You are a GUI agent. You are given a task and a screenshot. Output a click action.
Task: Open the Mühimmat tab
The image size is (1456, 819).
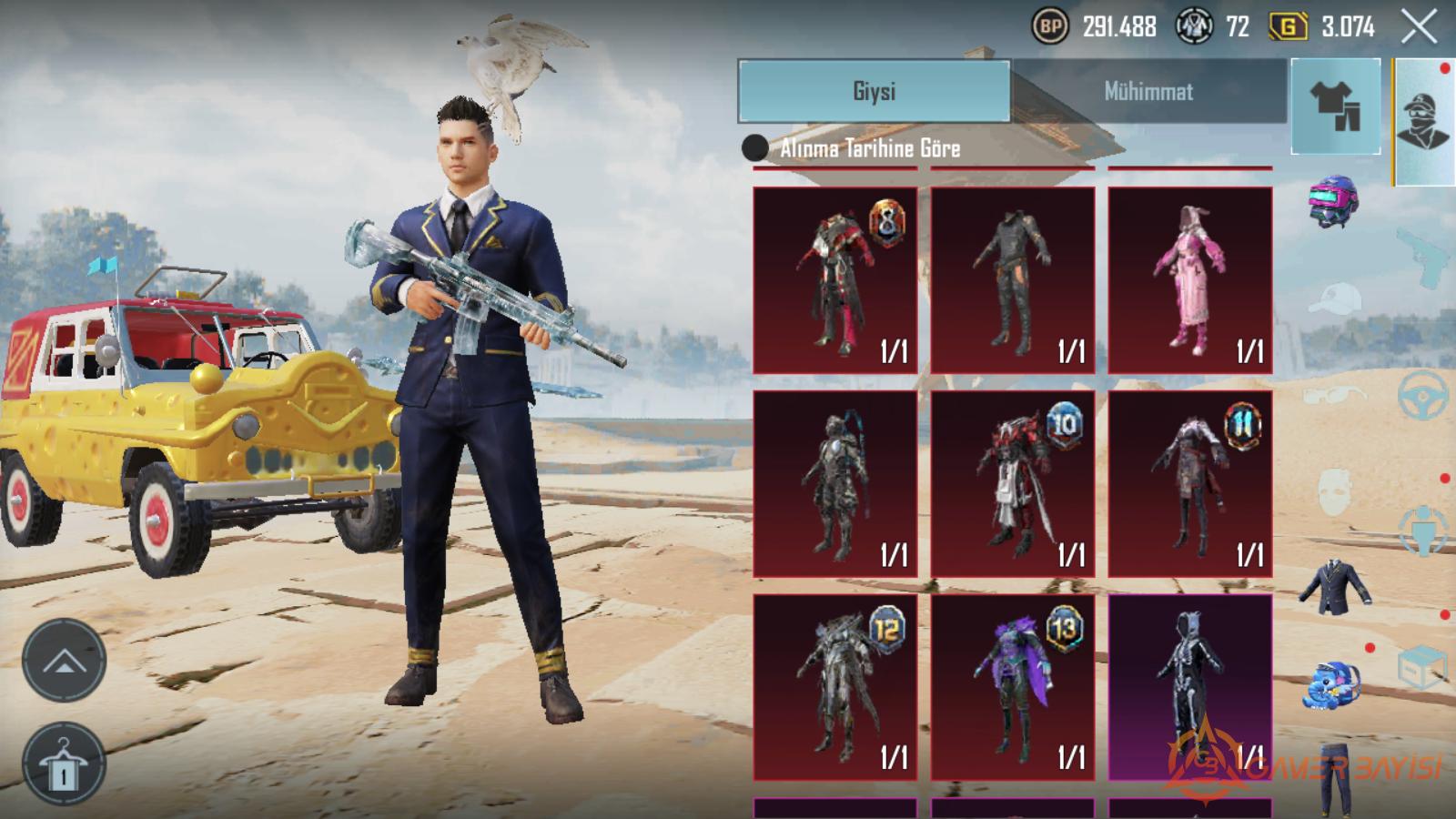coord(1148,91)
